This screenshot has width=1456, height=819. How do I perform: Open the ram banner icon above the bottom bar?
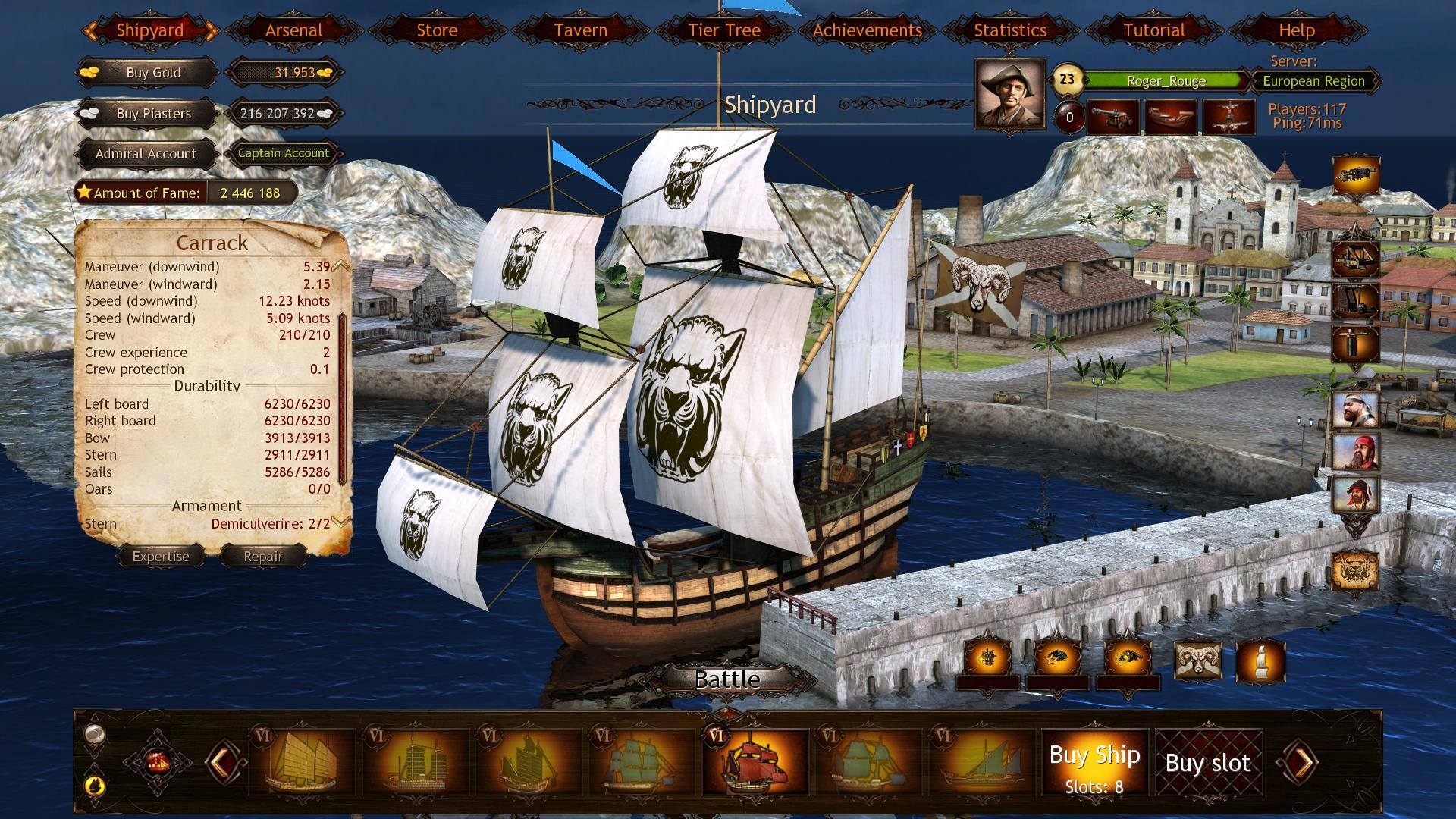(1199, 658)
